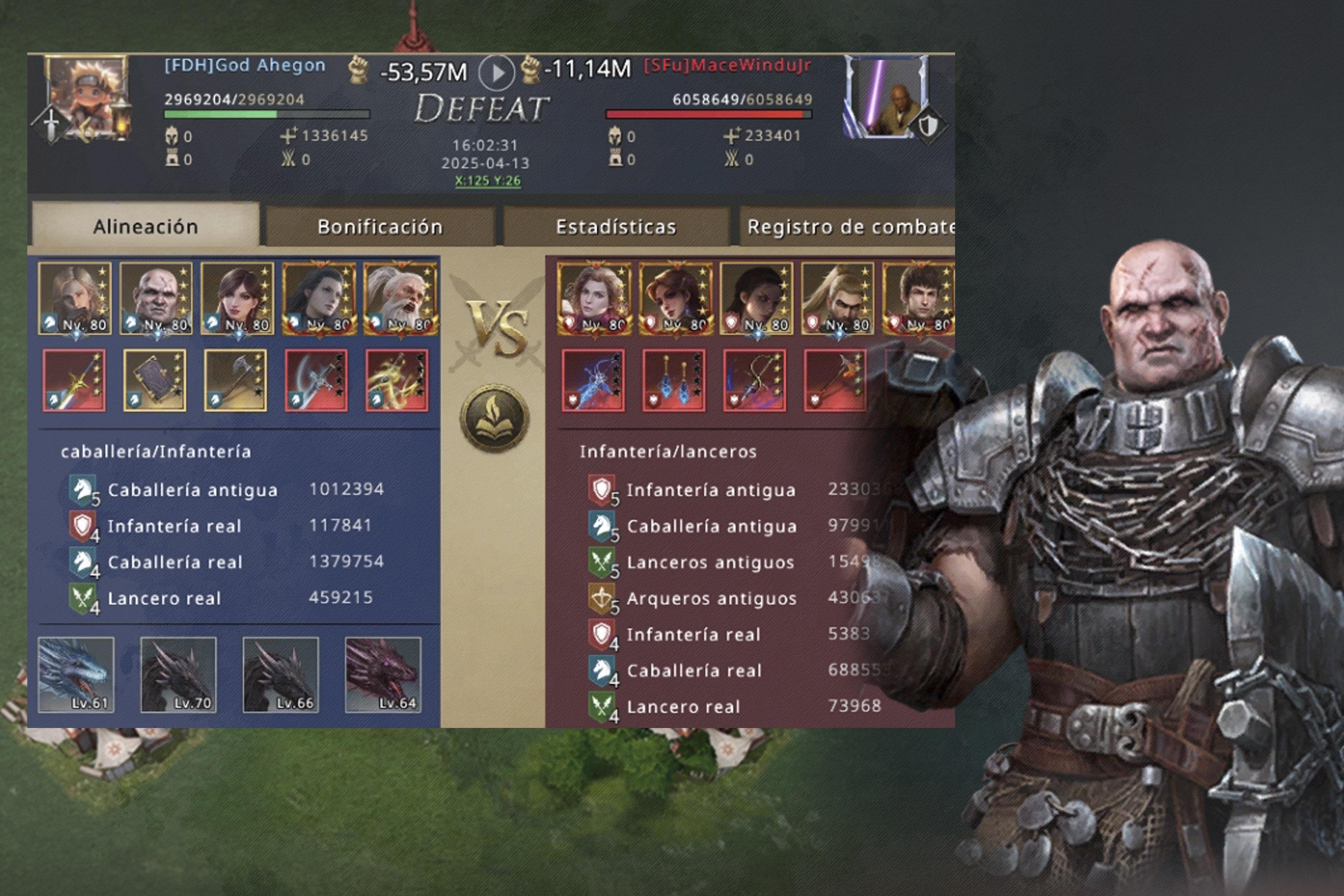
Task: Switch to the Alineación tab
Action: 145,227
